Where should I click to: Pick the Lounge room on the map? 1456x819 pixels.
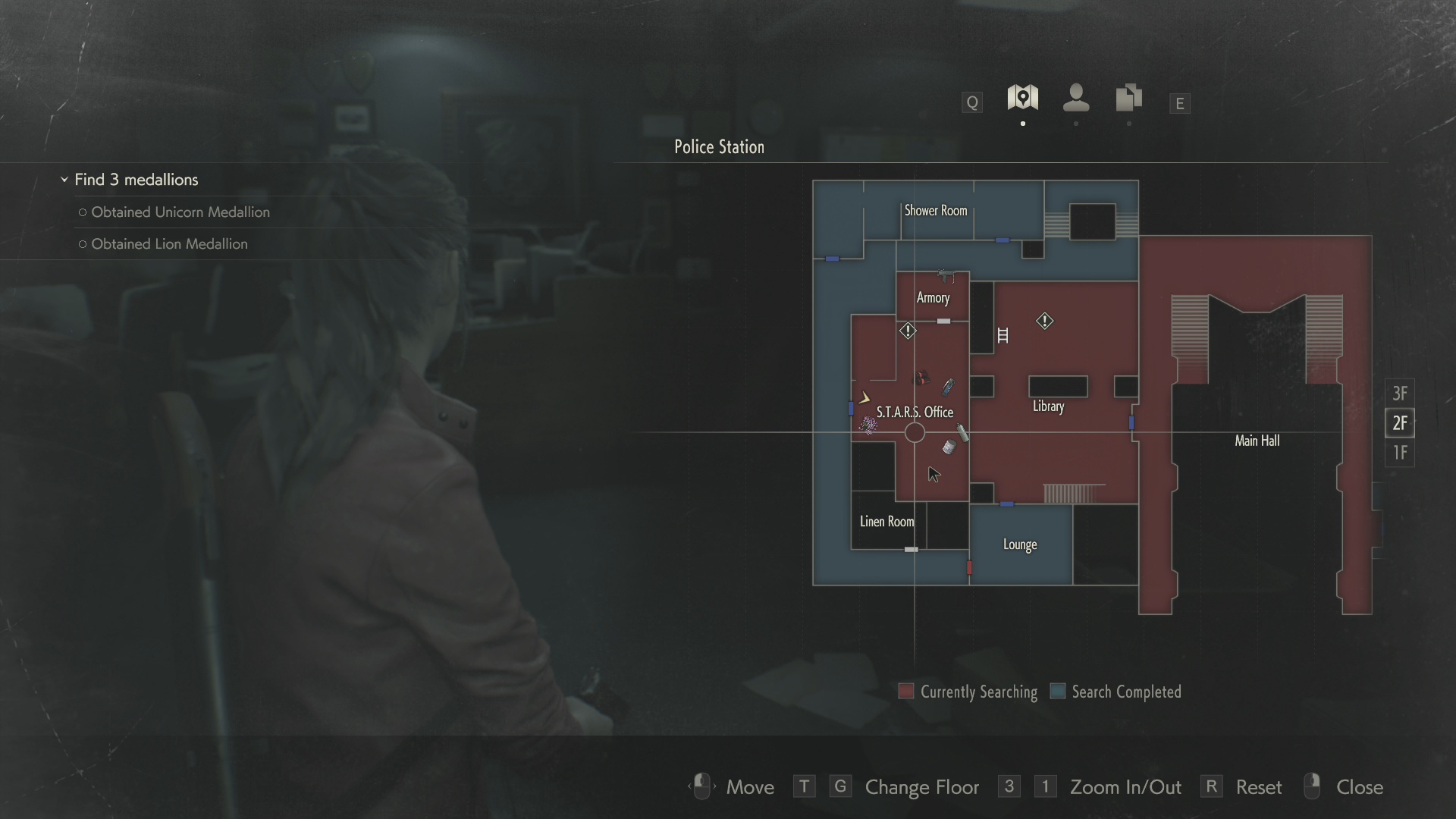pos(1019,544)
